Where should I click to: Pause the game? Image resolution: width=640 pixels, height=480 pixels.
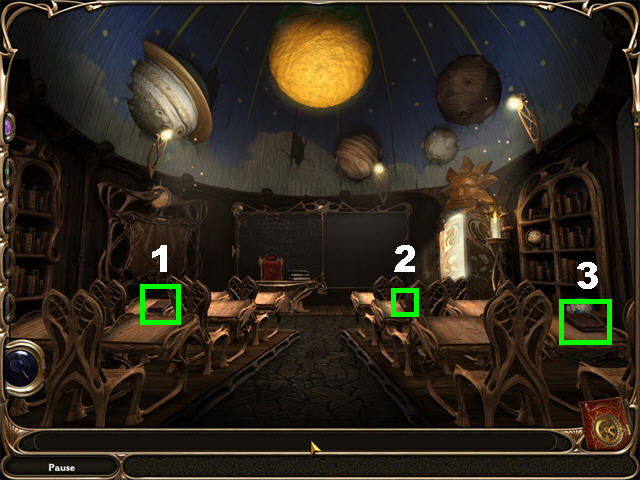pos(61,467)
